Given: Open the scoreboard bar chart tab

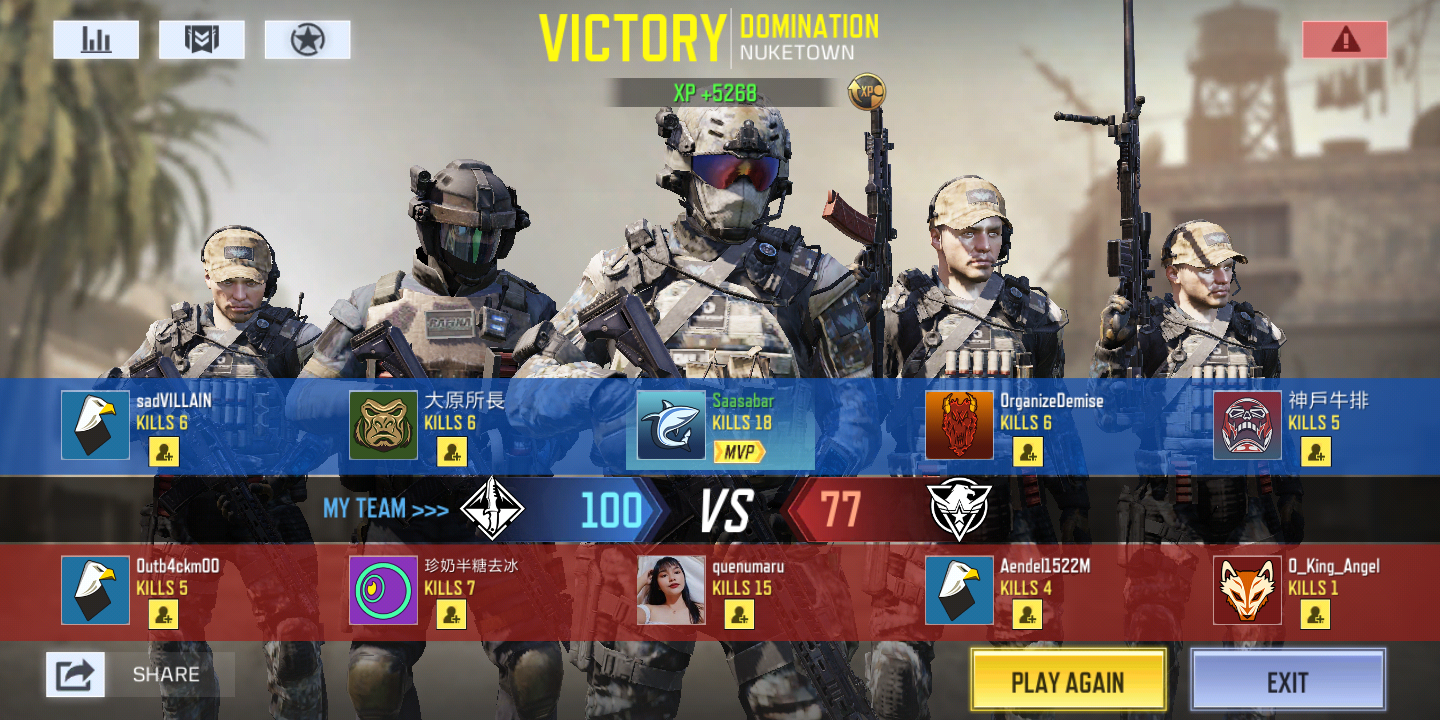Looking at the screenshot, I should tap(96, 40).
